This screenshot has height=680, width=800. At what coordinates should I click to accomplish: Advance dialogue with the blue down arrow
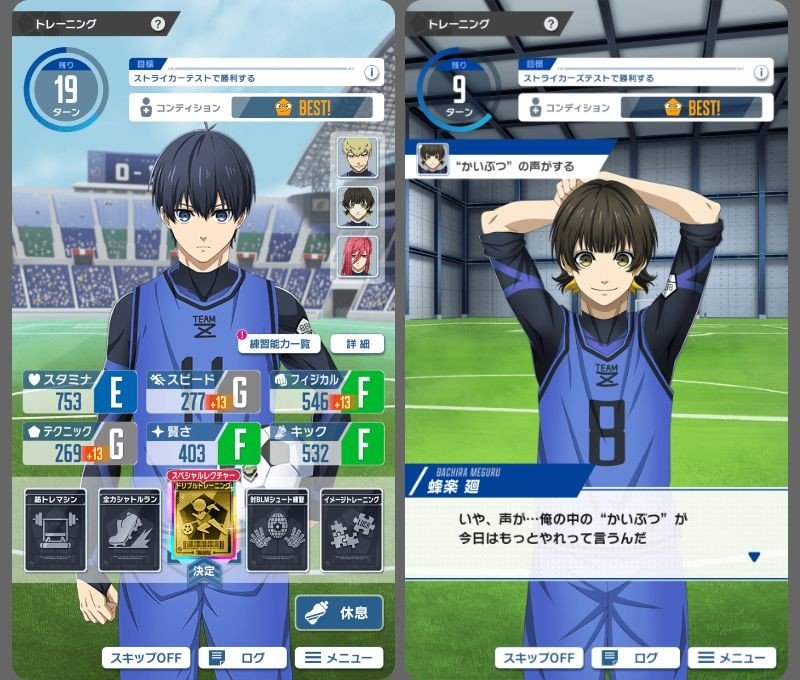pyautogui.click(x=755, y=557)
